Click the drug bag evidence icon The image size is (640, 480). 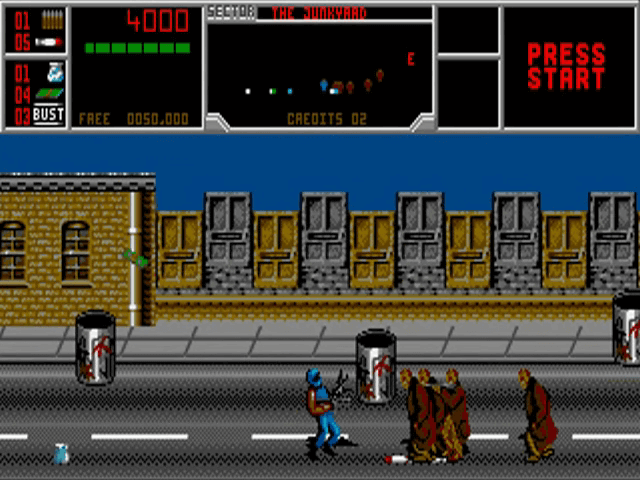tap(54, 72)
